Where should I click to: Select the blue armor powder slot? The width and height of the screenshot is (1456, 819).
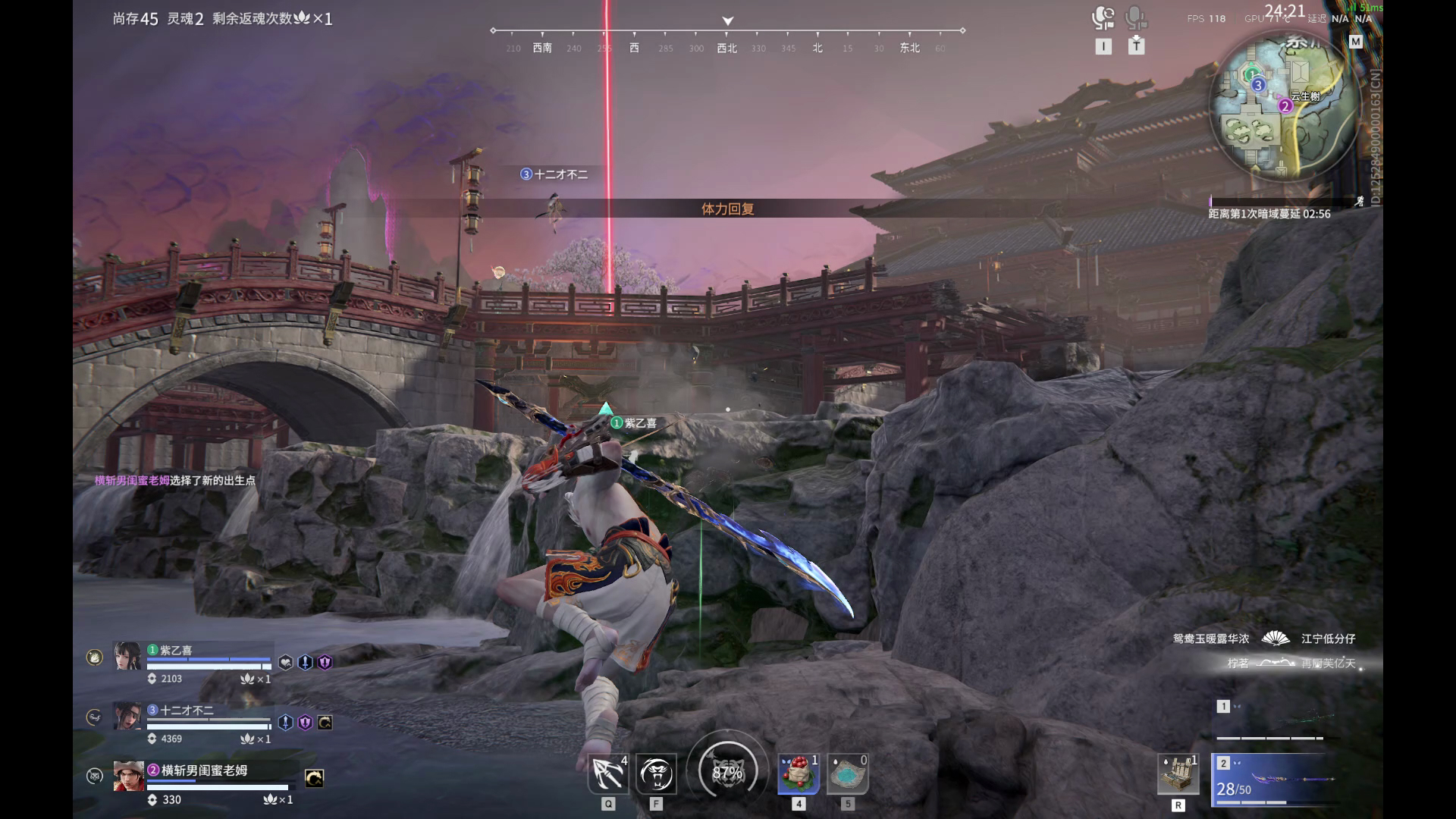point(847,773)
